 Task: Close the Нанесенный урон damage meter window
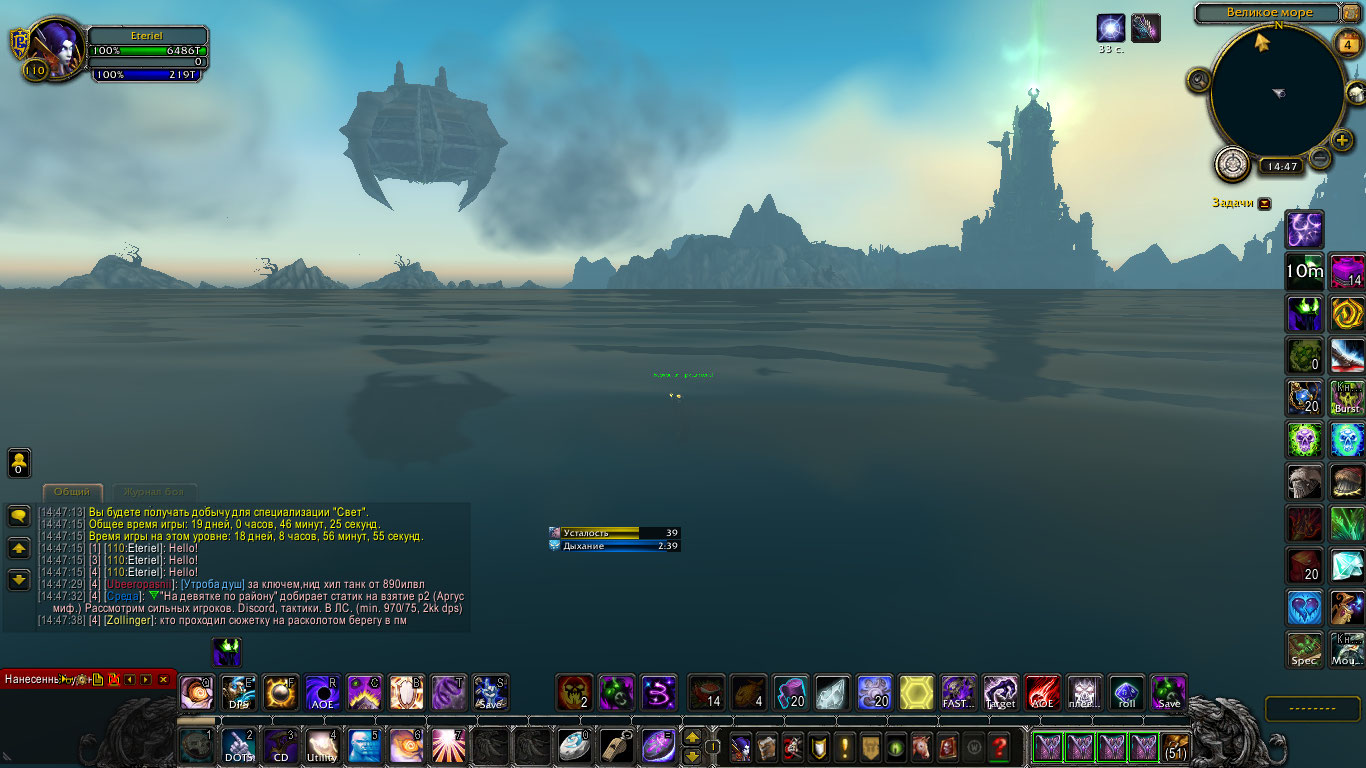(163, 680)
